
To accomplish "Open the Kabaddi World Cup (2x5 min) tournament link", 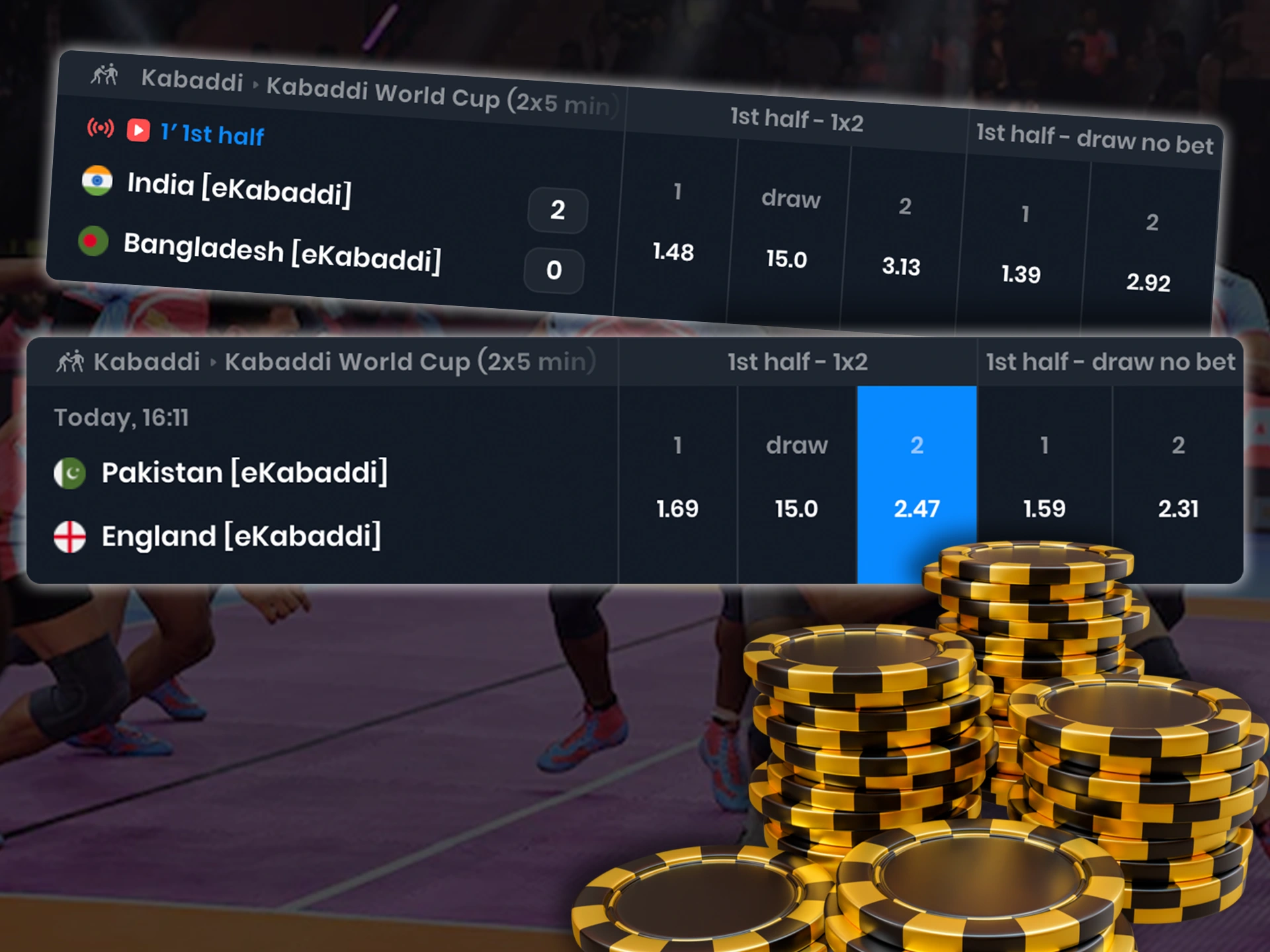I will 410,362.
